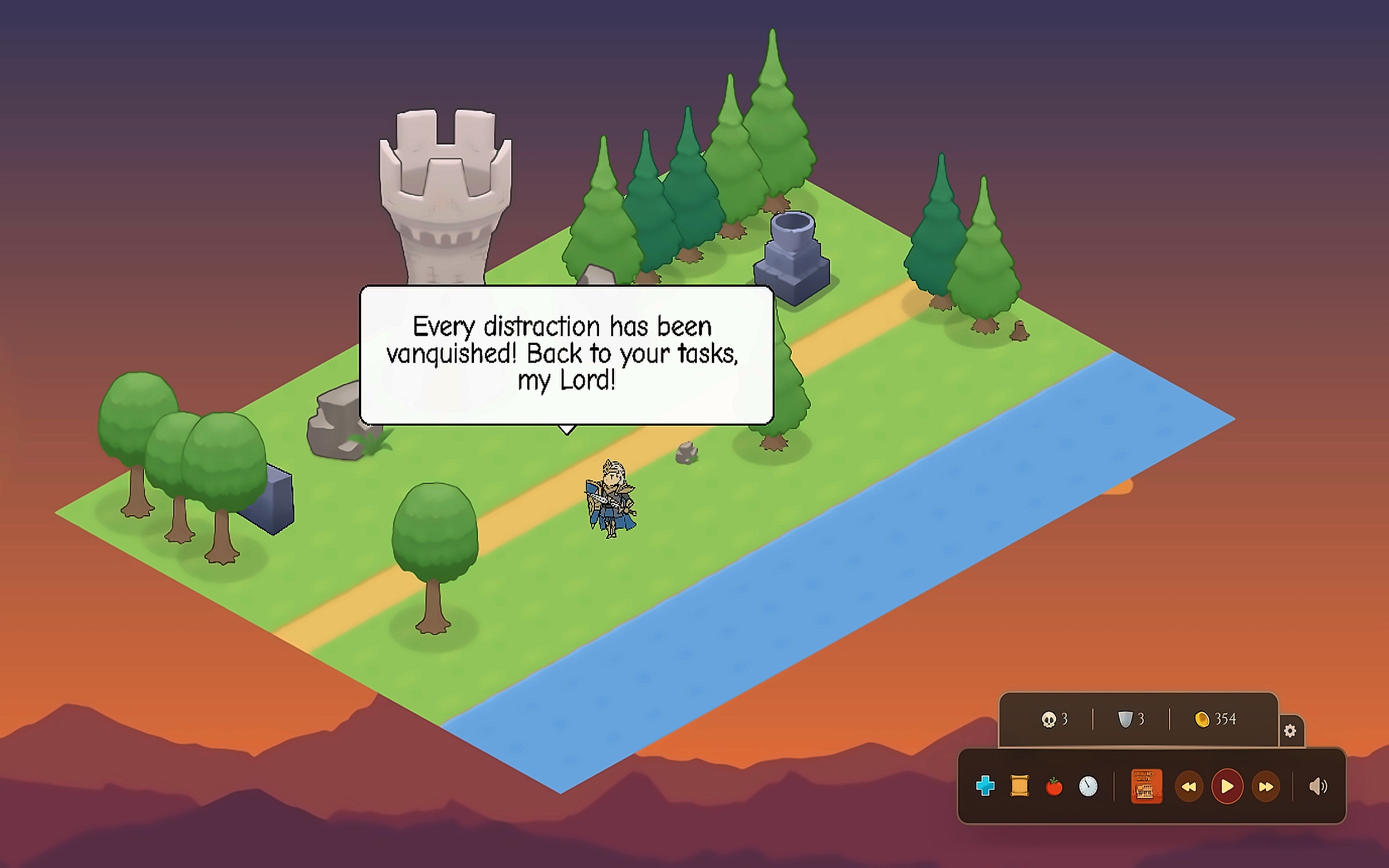
Task: Play the music track
Action: click(x=1227, y=786)
